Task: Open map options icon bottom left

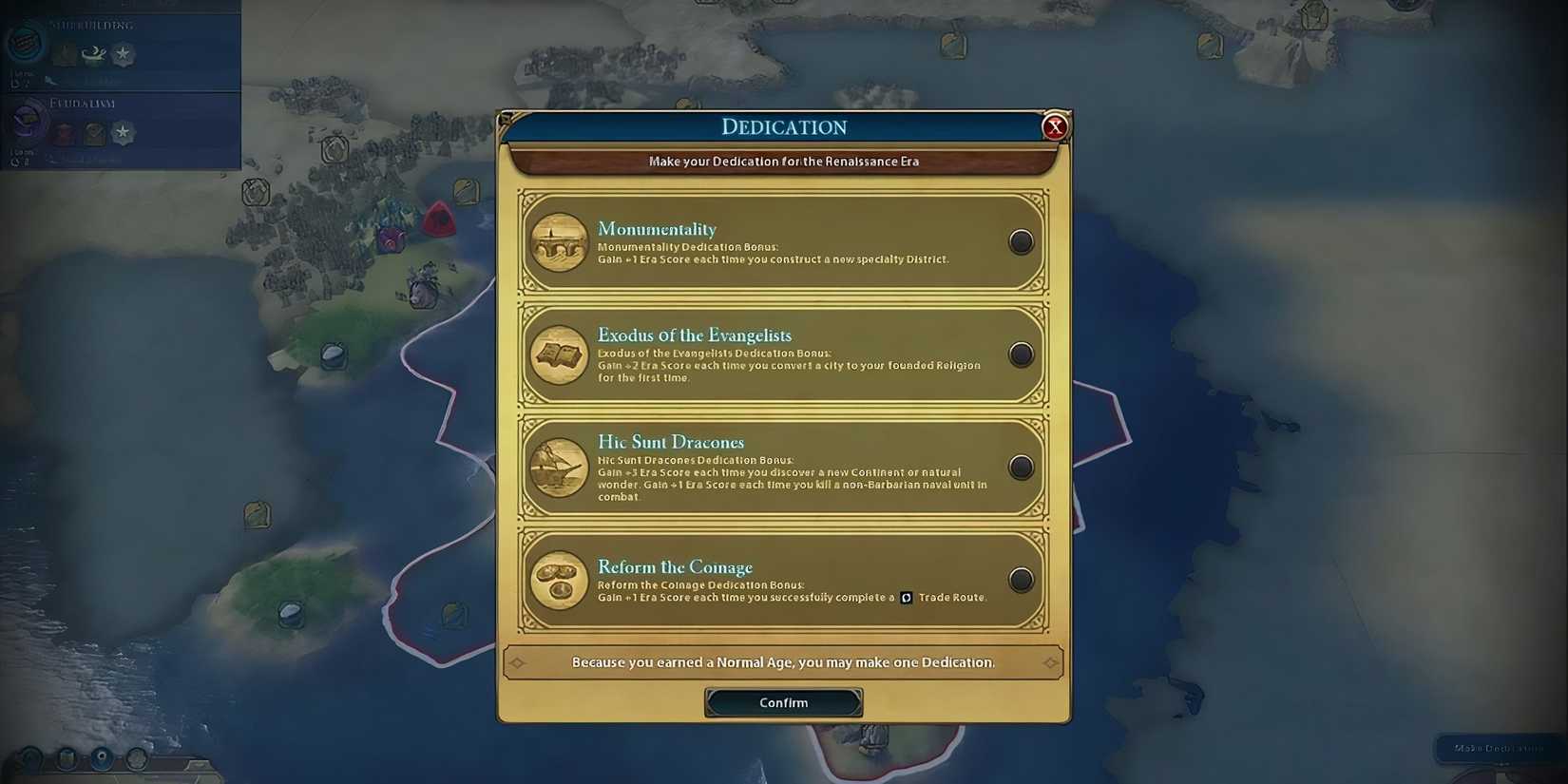Action: (29, 760)
